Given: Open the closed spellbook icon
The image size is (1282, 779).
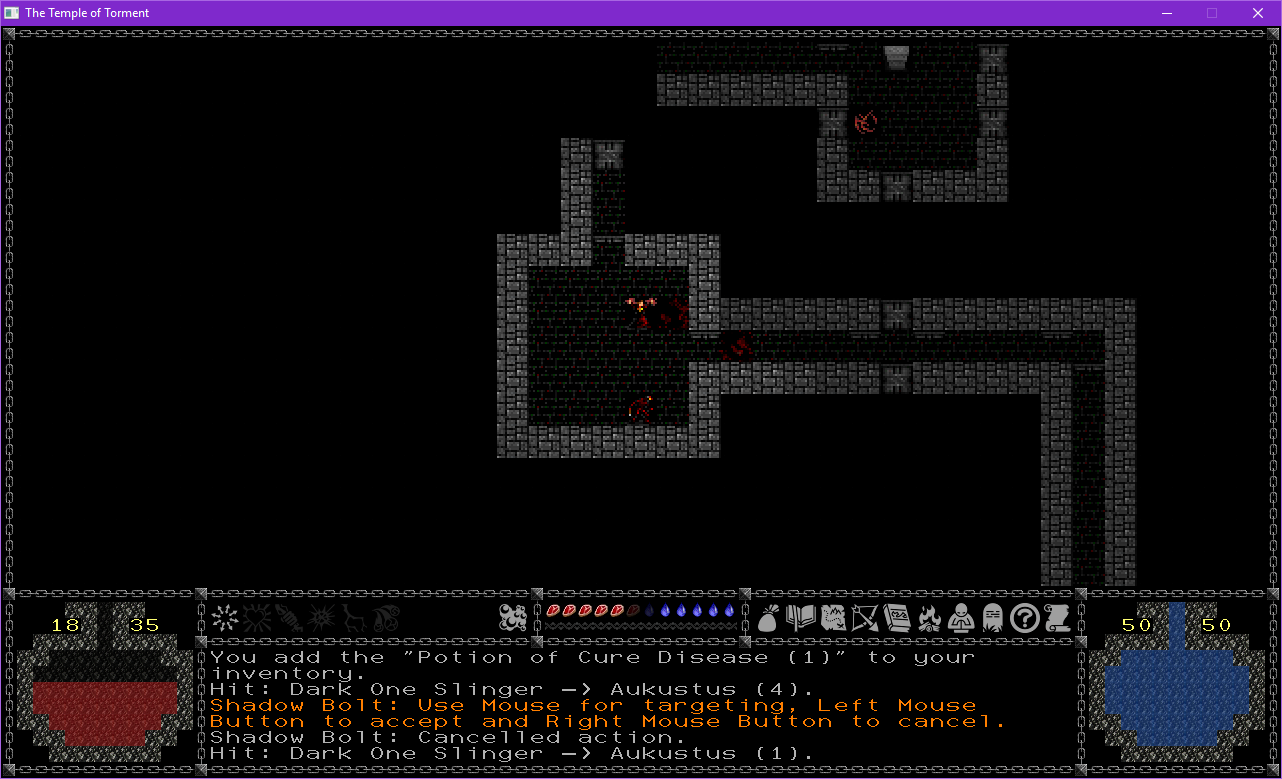Looking at the screenshot, I should tap(897, 619).
